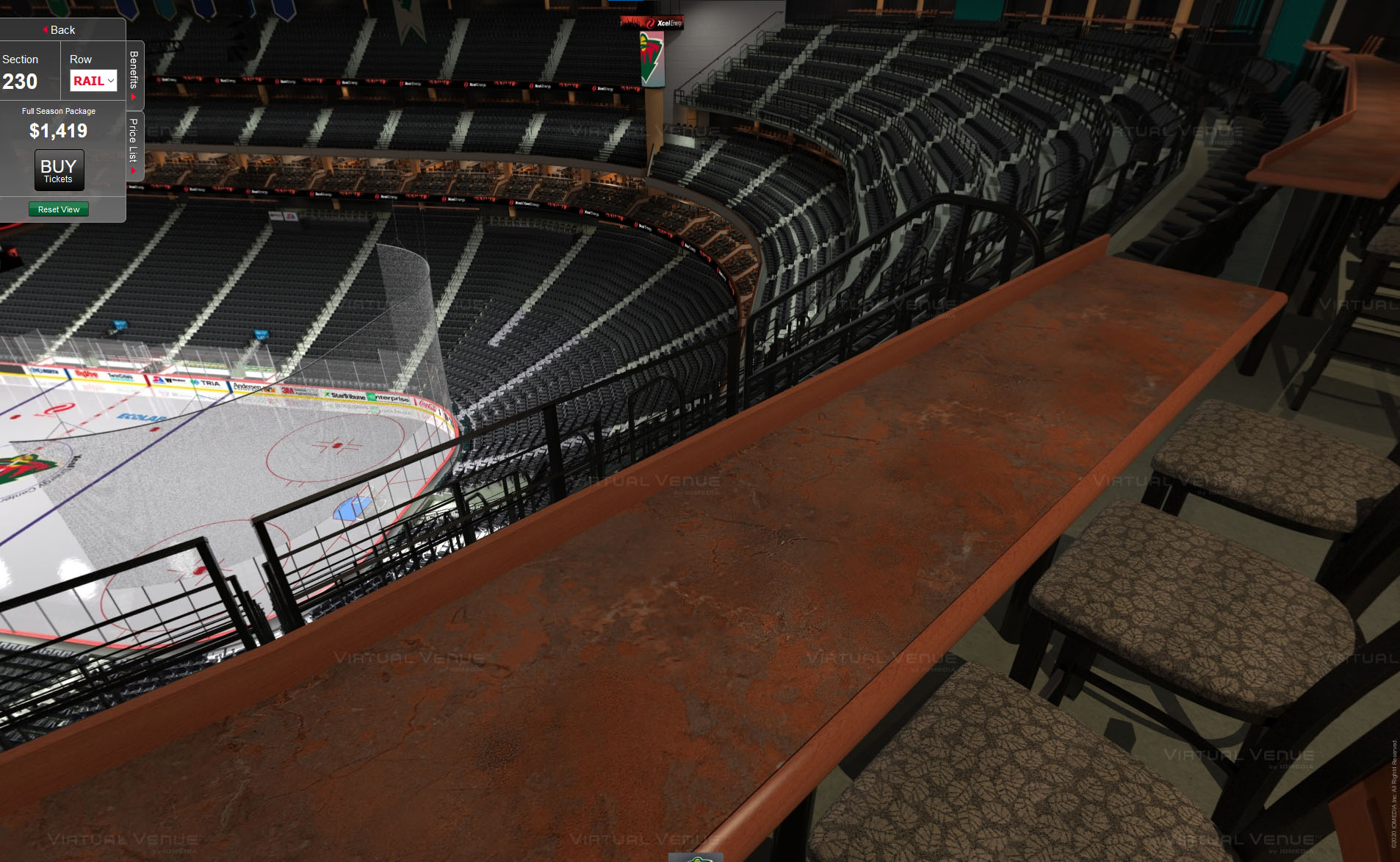Buy tickets for section 230
Image resolution: width=1400 pixels, height=862 pixels.
[x=59, y=170]
